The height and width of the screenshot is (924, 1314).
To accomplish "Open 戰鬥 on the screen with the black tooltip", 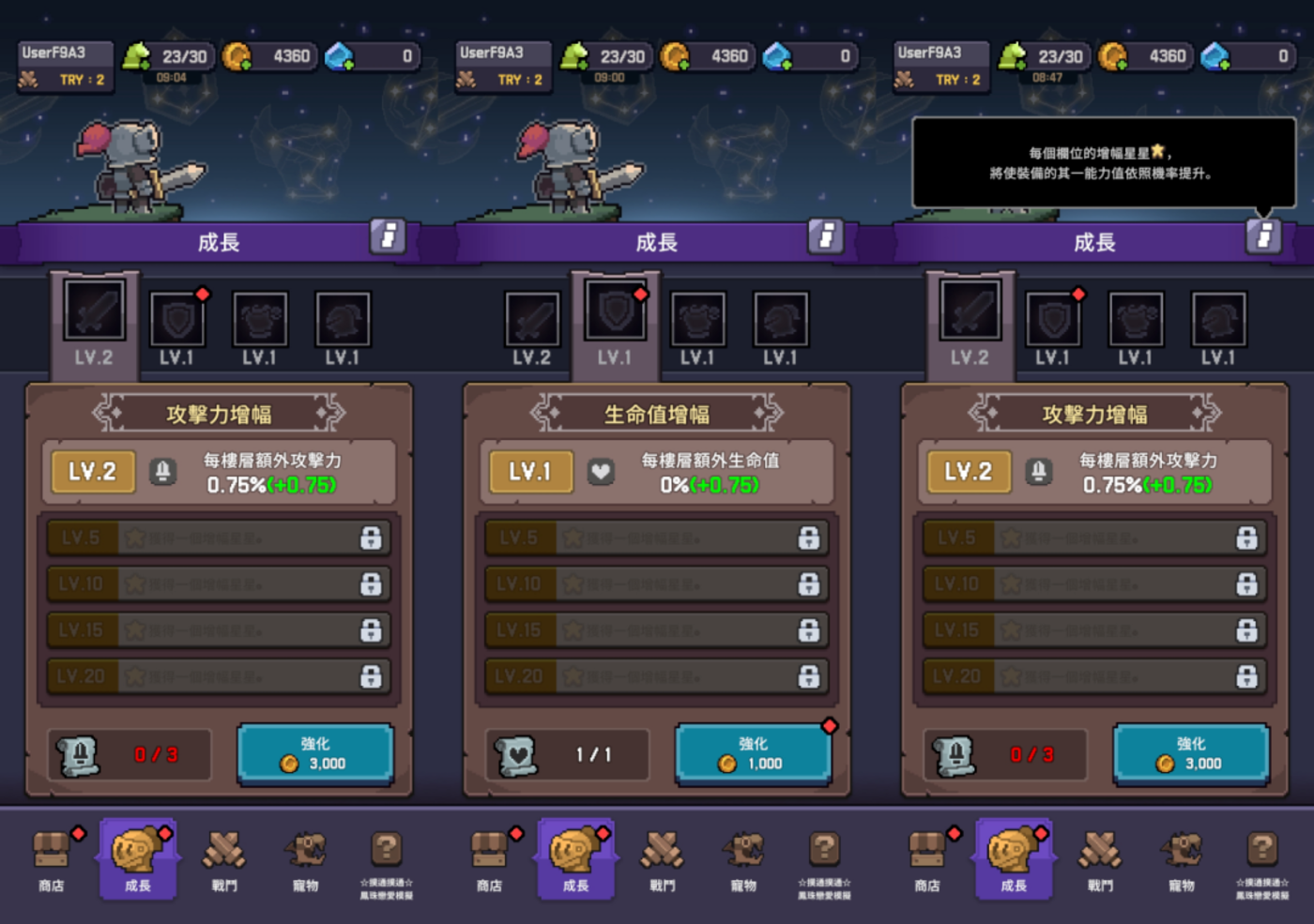I will tap(1100, 859).
